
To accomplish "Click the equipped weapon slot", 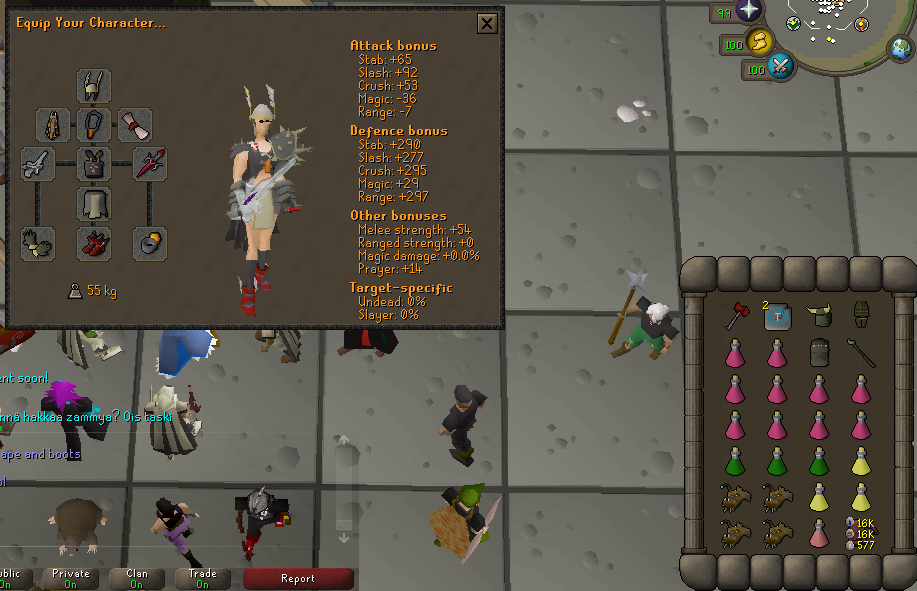I will [38, 164].
